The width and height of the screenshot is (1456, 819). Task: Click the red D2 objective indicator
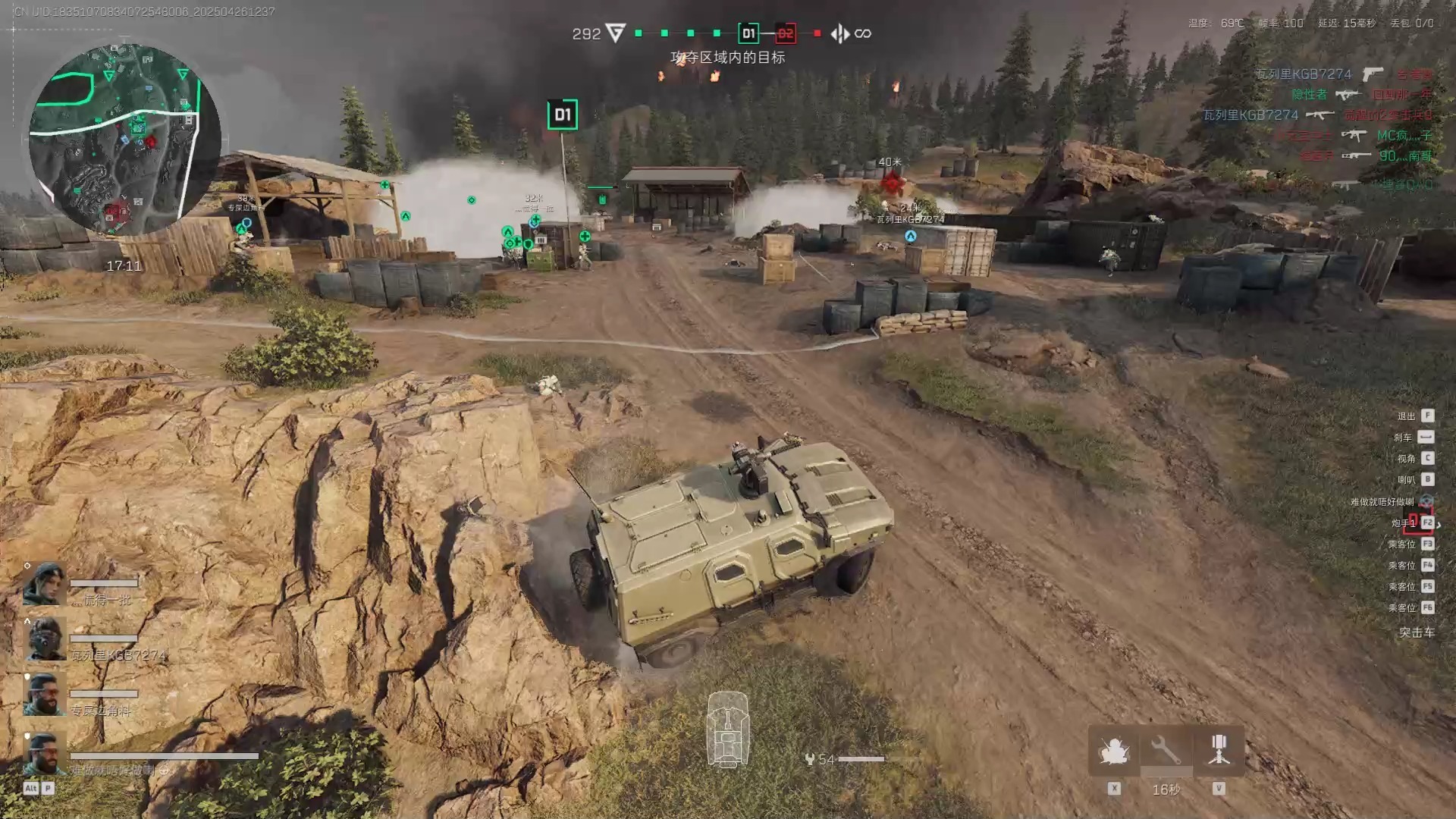786,33
